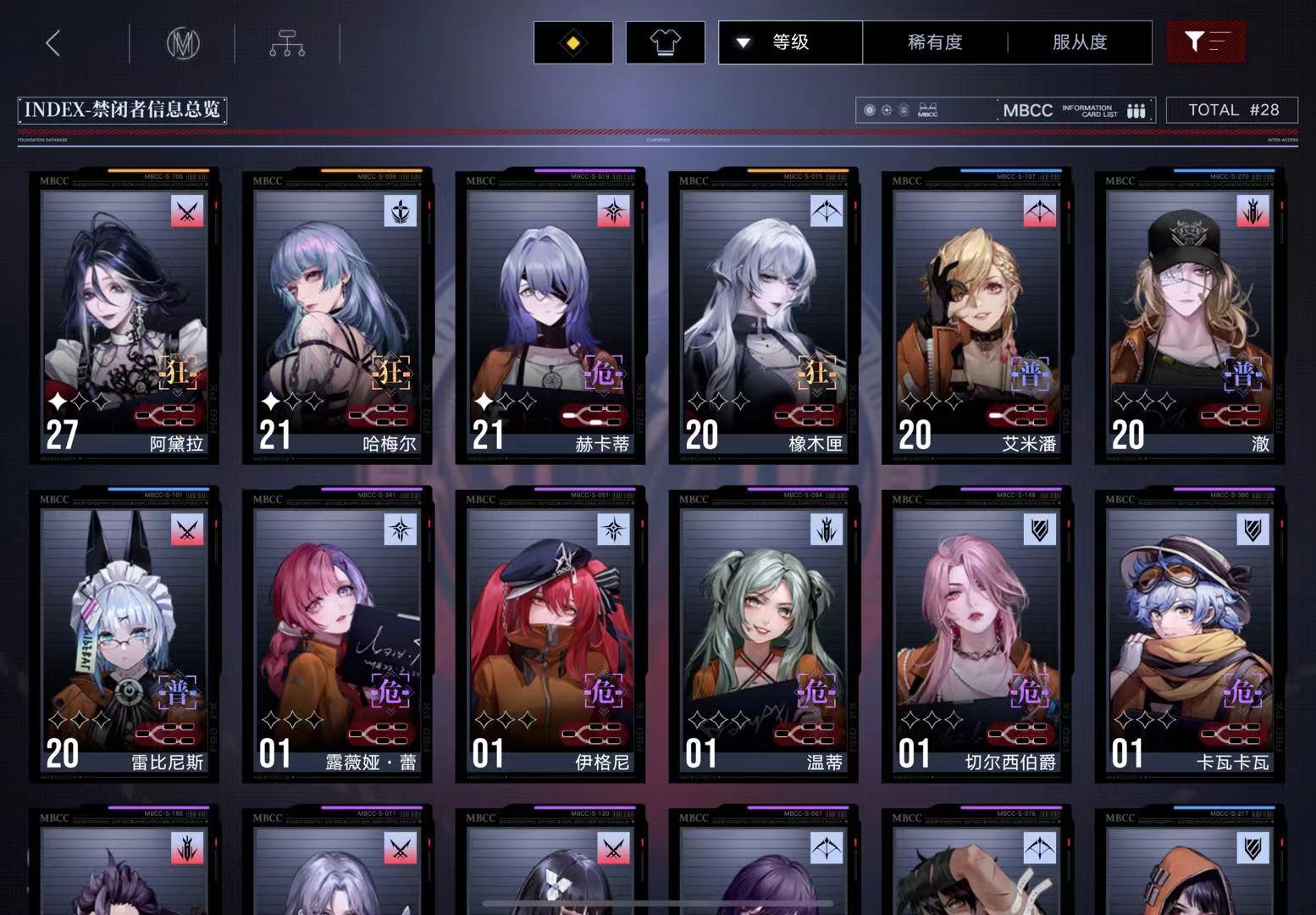Click the TOTAL #28 counter
Viewport: 1316px width, 915px height.
pos(1232,109)
